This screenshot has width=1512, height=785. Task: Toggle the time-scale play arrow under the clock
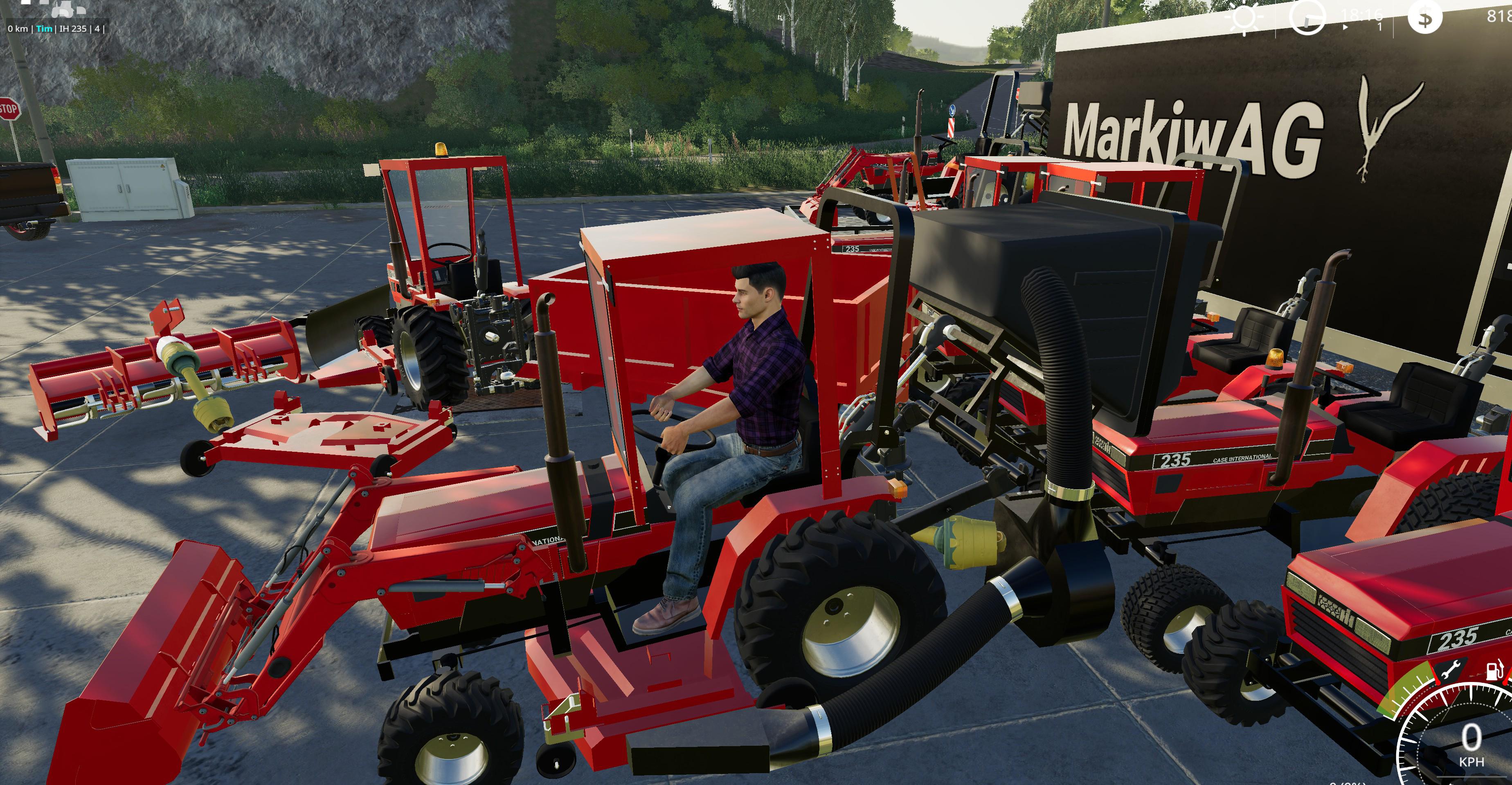(1346, 27)
